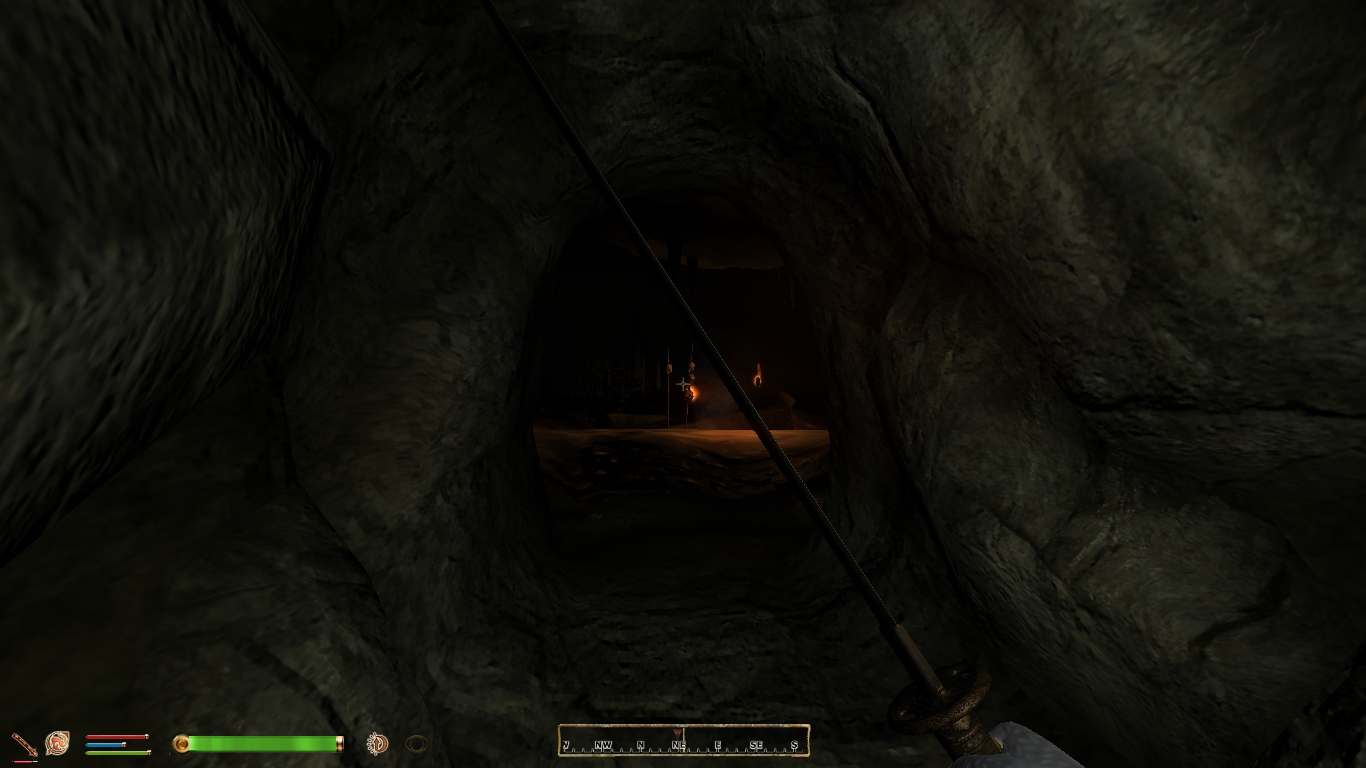Click the equipped sword weapon icon
This screenshot has width=1366, height=768.
click(x=24, y=744)
